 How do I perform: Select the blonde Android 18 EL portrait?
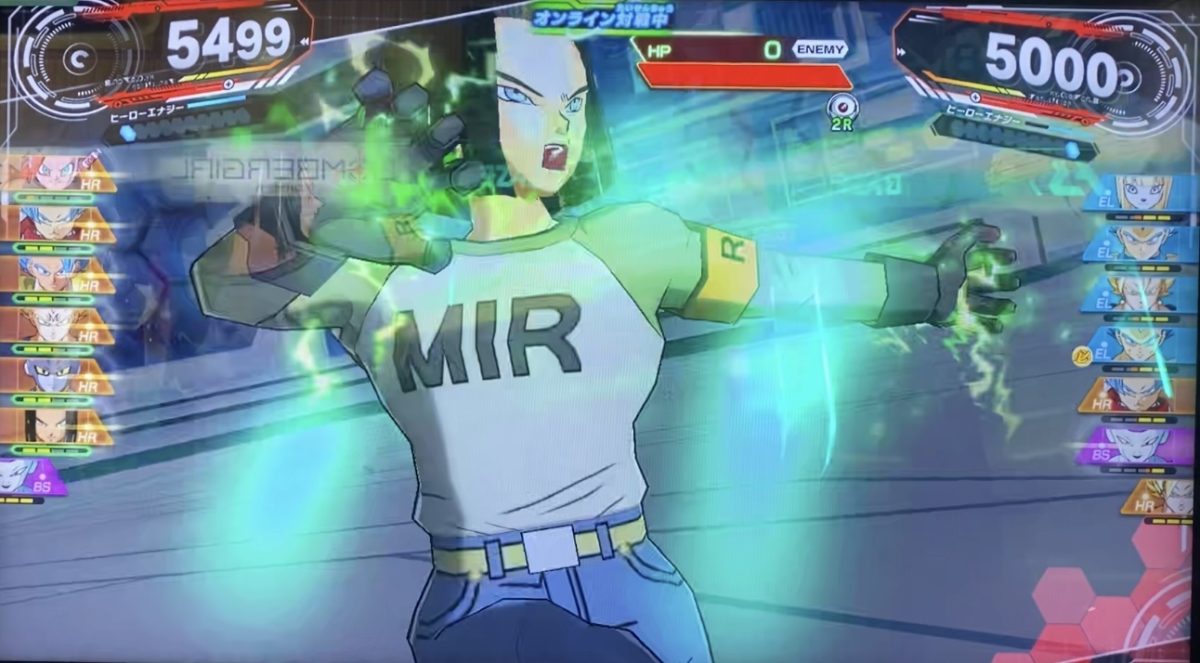point(1142,192)
